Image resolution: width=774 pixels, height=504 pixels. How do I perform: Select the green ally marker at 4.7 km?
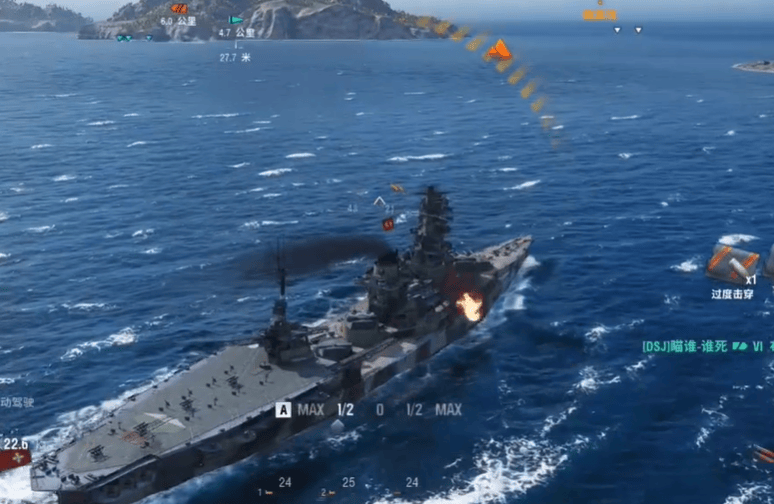pyautogui.click(x=236, y=19)
